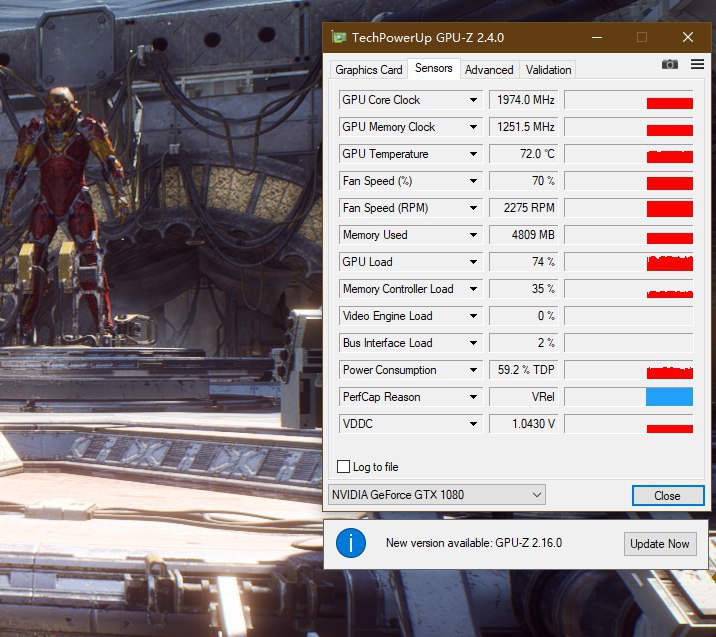The width and height of the screenshot is (716, 637).
Task: Close the GPU-Z window with the Close button
Action: click(x=666, y=495)
